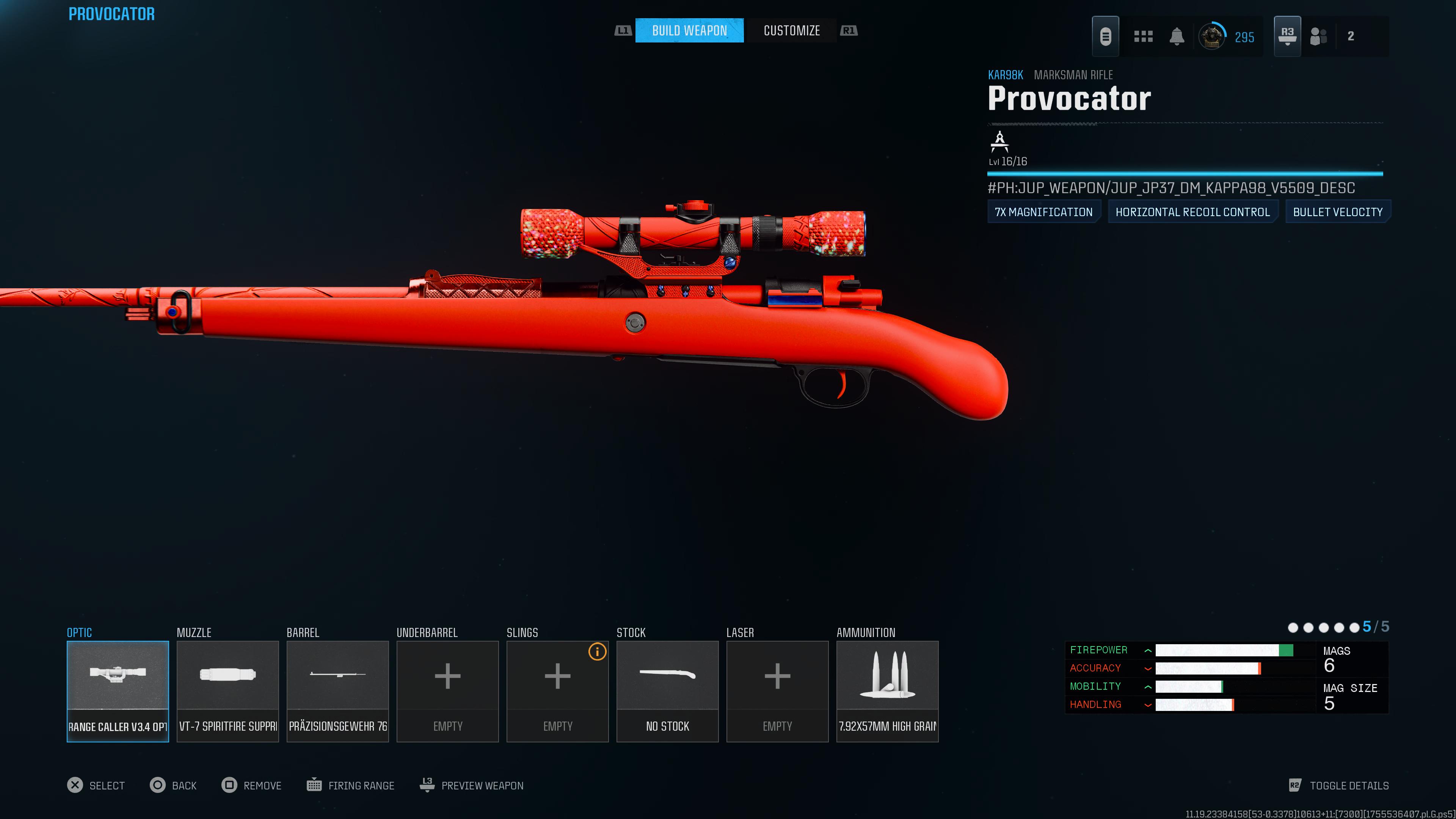Switch to the Build Weapon tab
This screenshot has width=1456, height=819.
click(x=689, y=30)
